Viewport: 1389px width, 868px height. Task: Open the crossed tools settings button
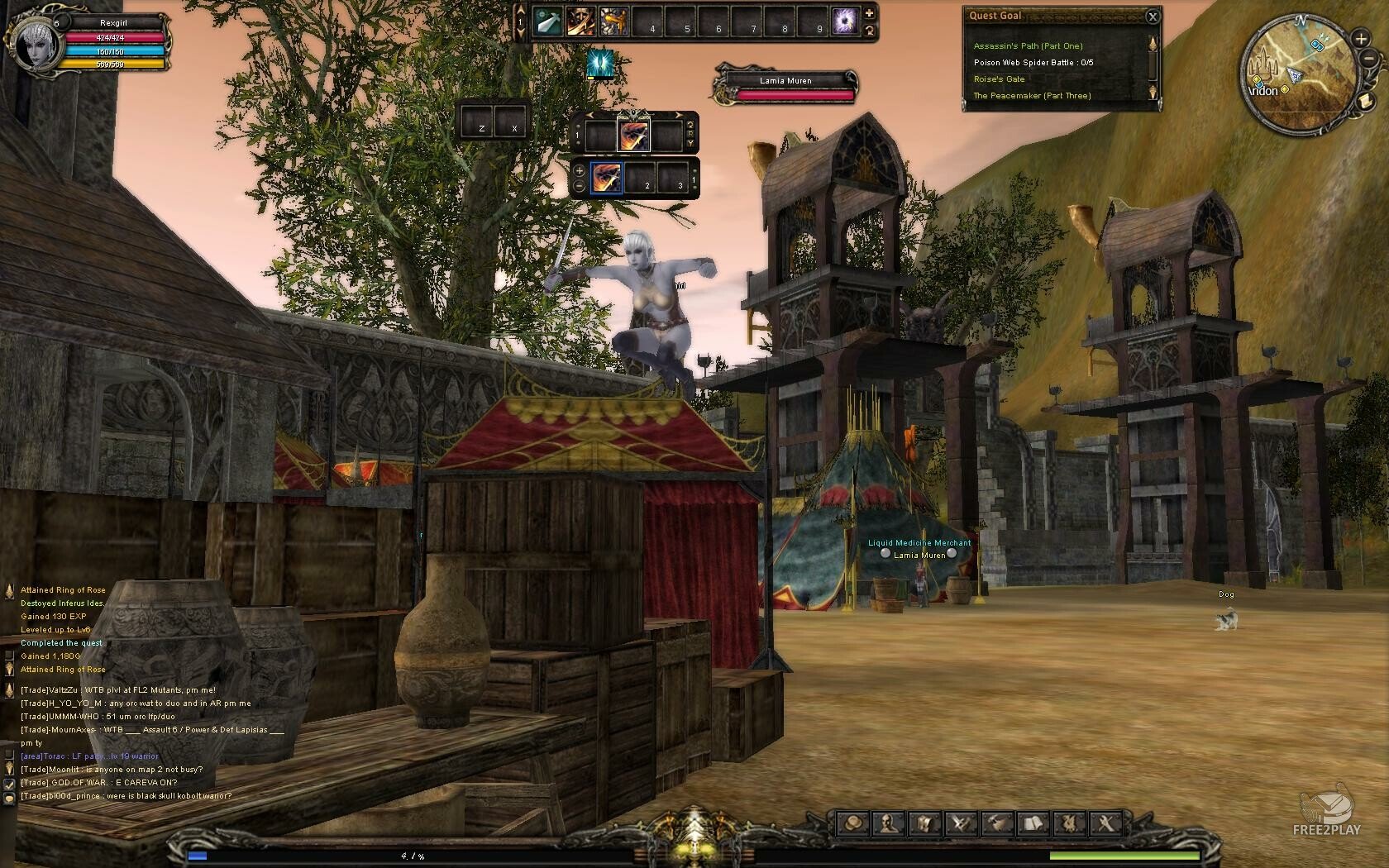point(1106,823)
